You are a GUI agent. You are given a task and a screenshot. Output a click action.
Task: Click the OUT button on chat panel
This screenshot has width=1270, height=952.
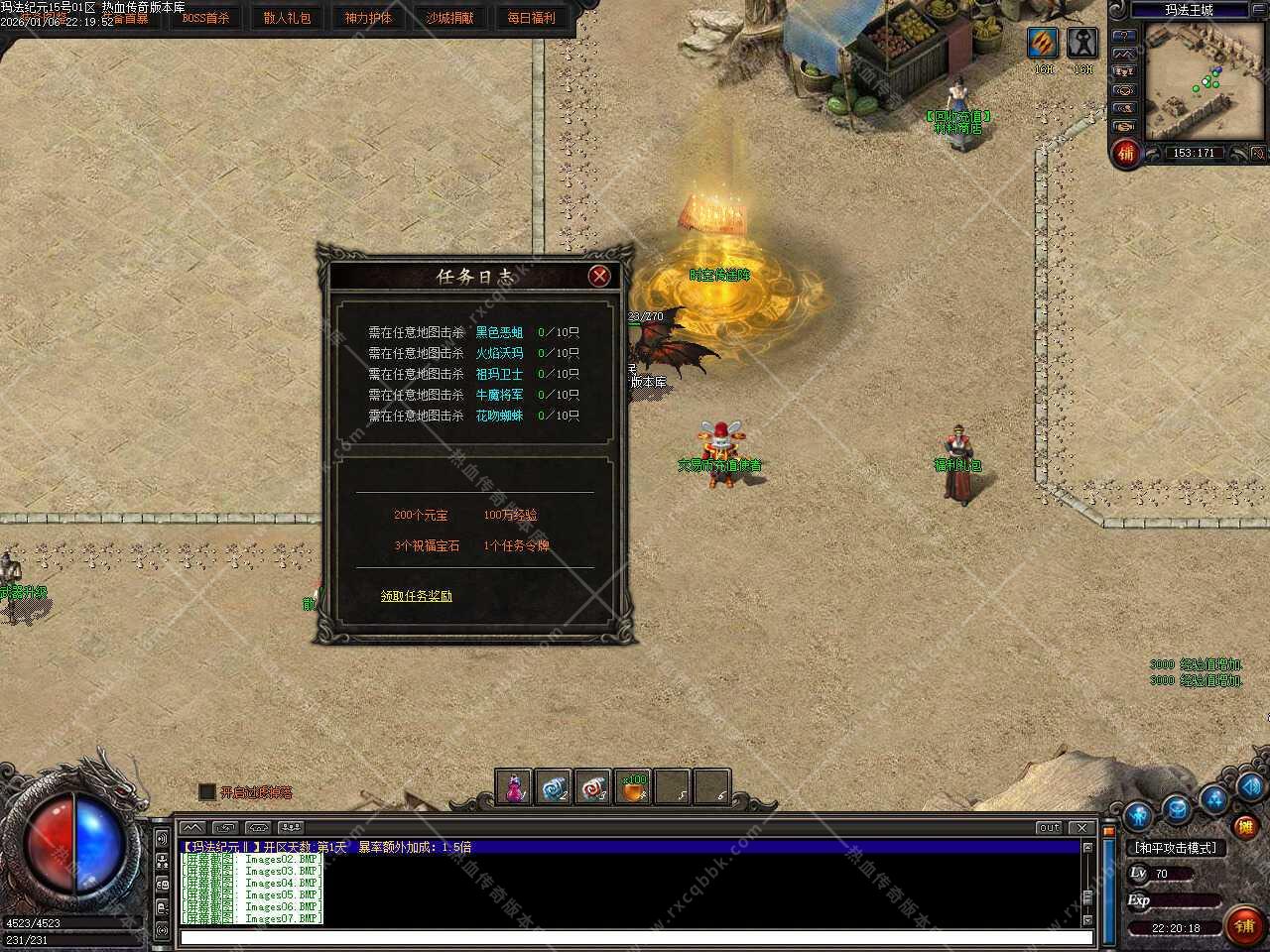pyautogui.click(x=1049, y=827)
